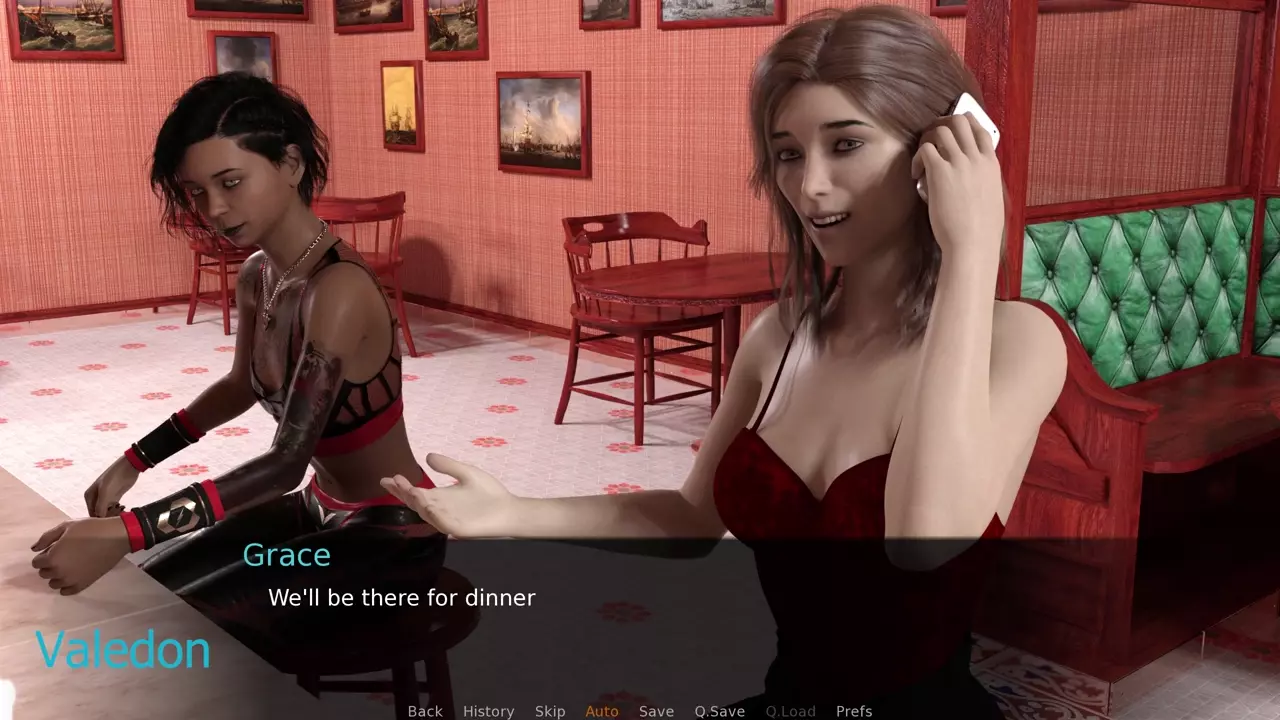This screenshot has height=720, width=1280.
Task: Open the dialogue History log
Action: [x=488, y=711]
